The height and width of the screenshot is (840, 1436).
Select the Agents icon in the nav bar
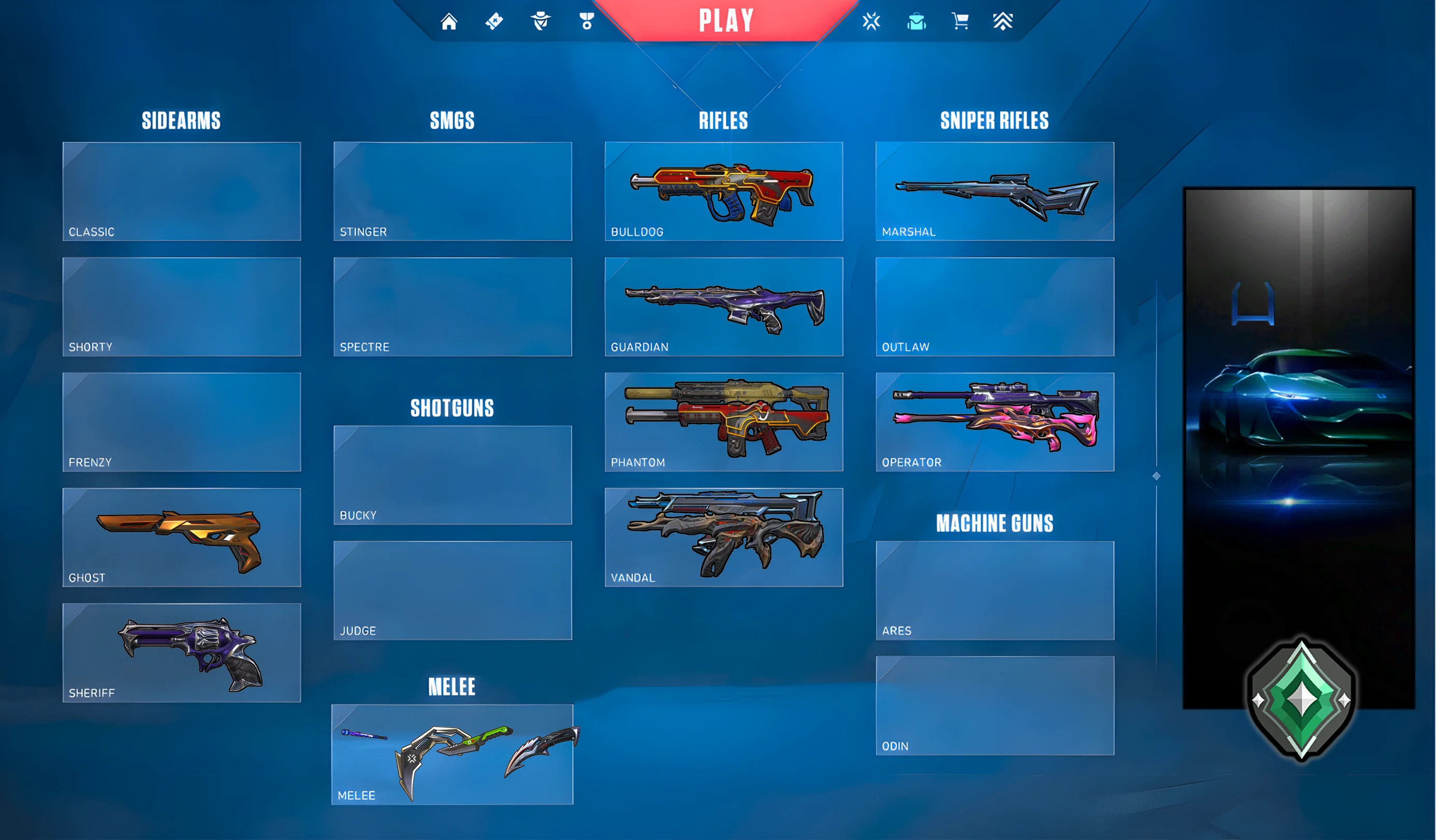541,21
